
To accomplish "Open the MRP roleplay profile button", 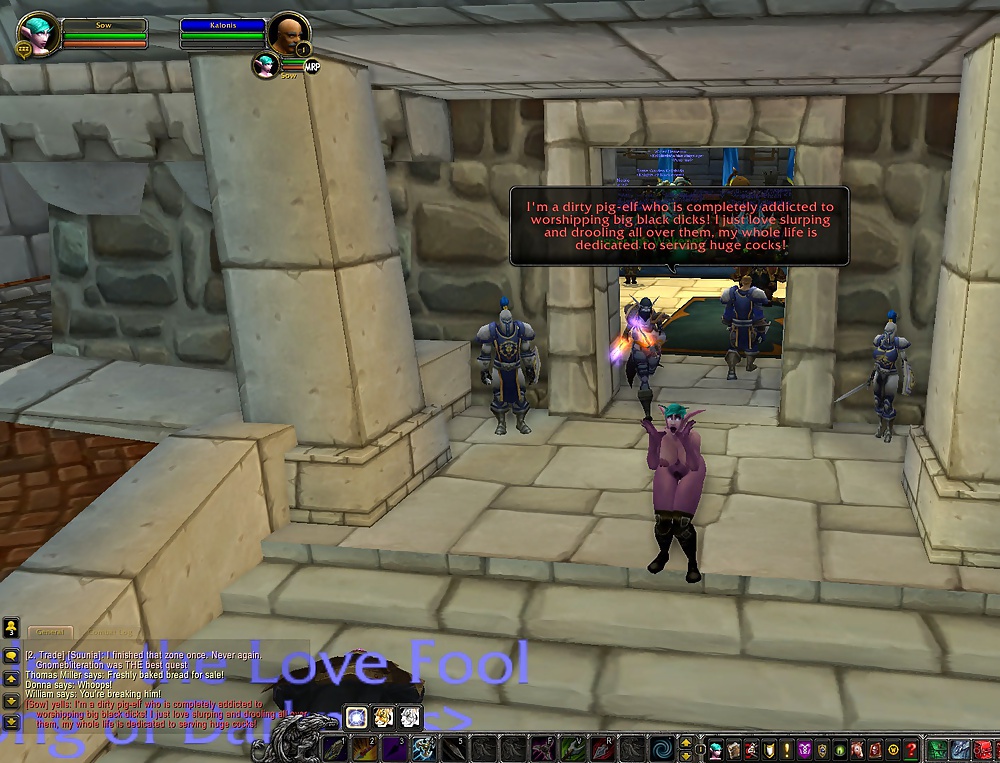I will point(312,66).
